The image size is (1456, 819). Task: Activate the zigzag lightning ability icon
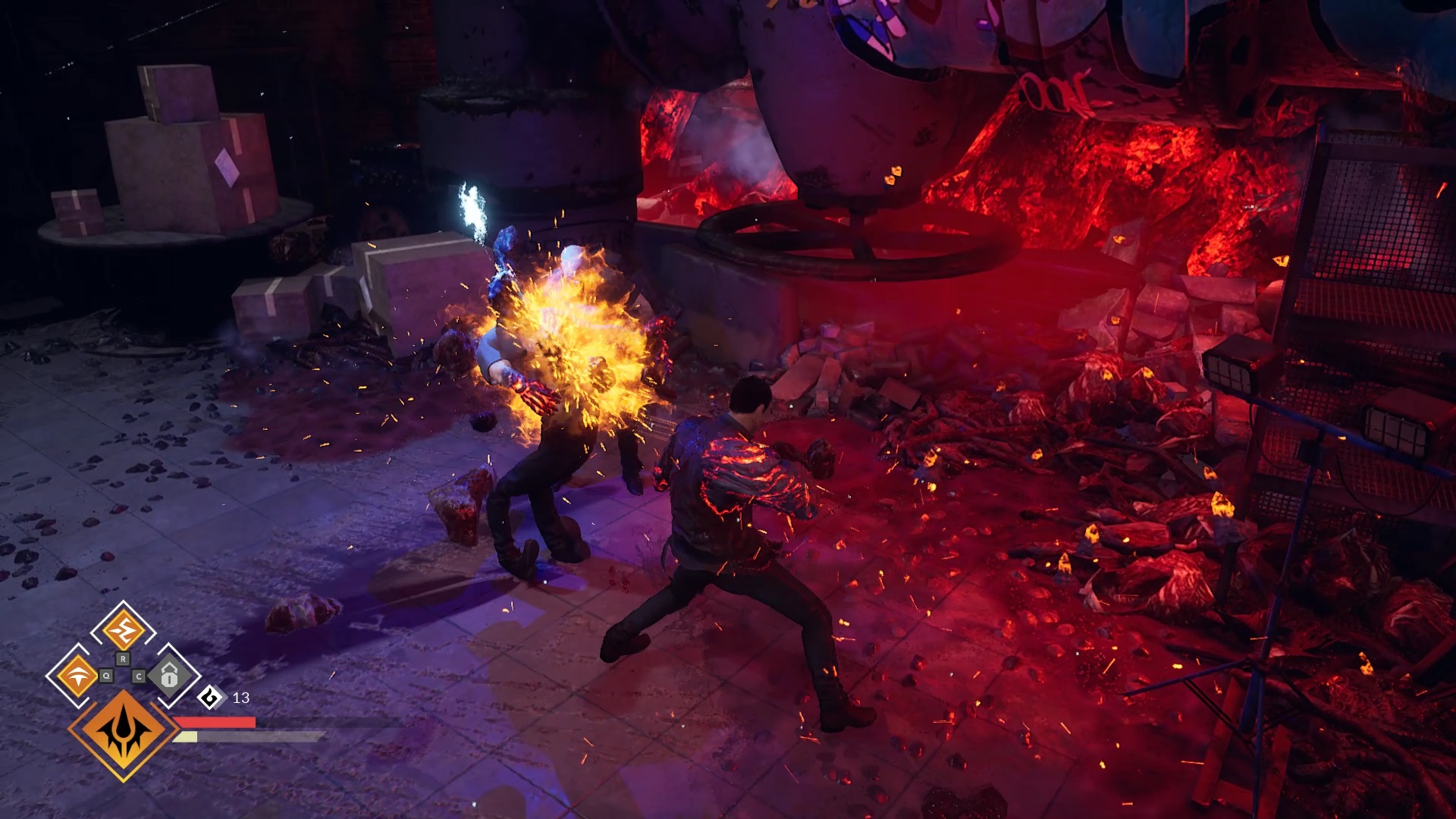click(x=123, y=630)
